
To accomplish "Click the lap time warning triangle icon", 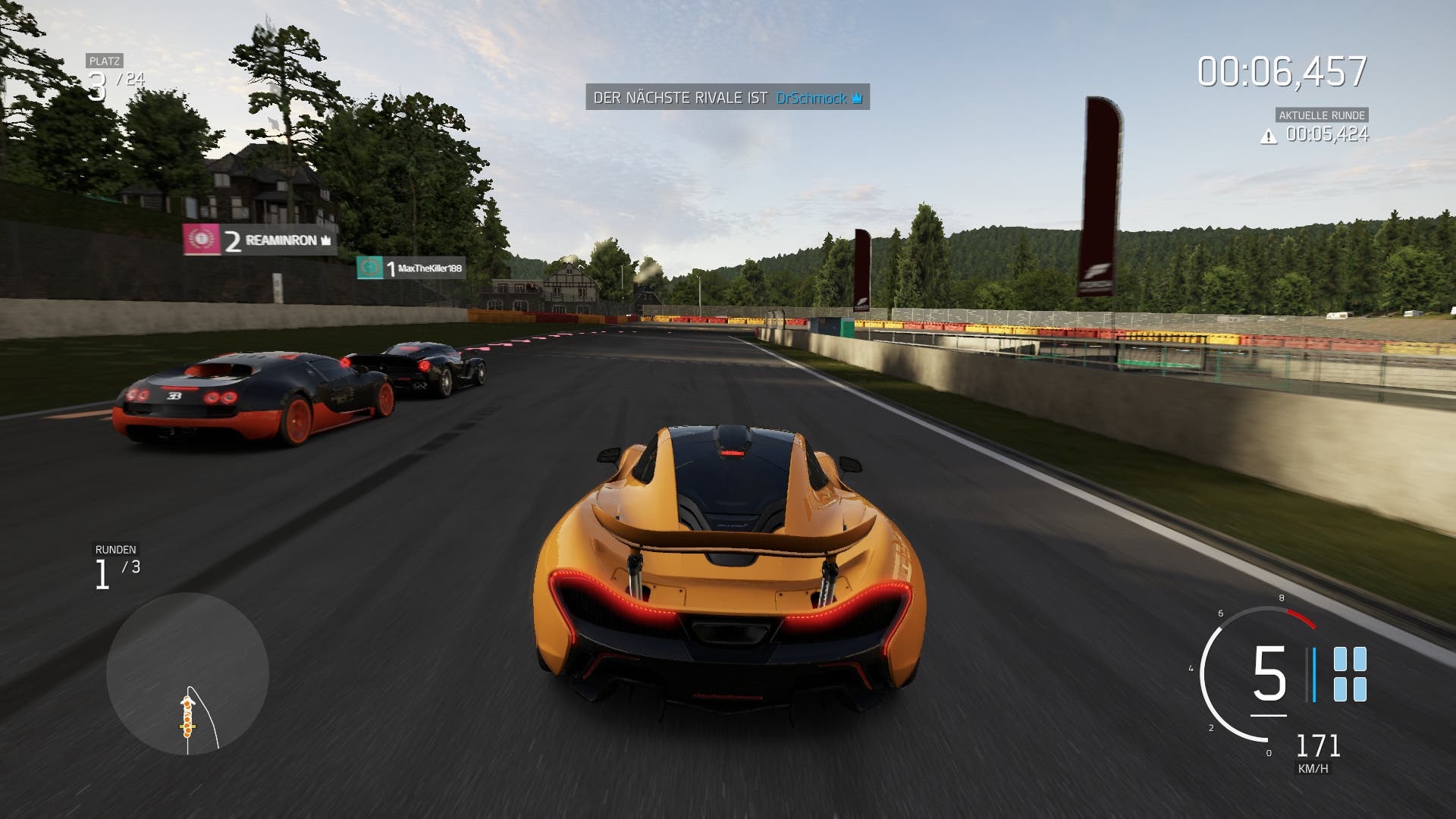I will pyautogui.click(x=1268, y=136).
